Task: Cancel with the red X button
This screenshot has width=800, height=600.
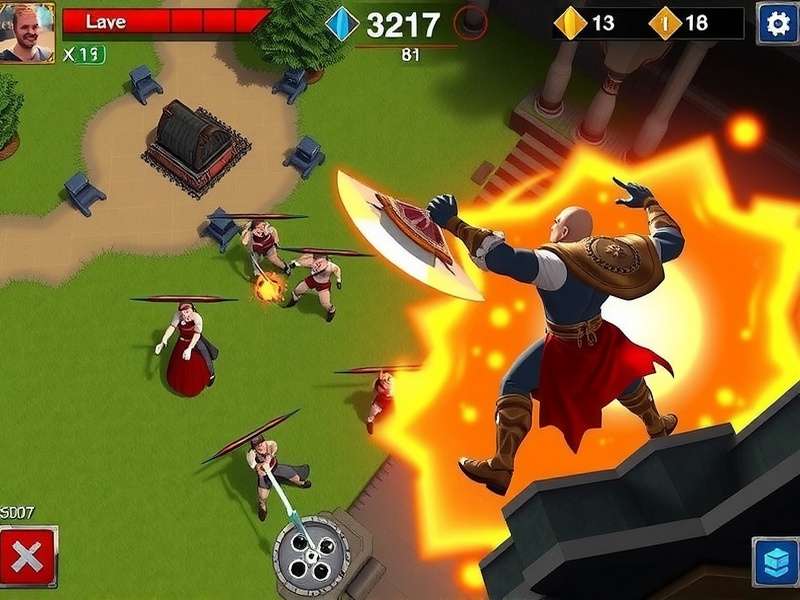Action: tap(27, 557)
